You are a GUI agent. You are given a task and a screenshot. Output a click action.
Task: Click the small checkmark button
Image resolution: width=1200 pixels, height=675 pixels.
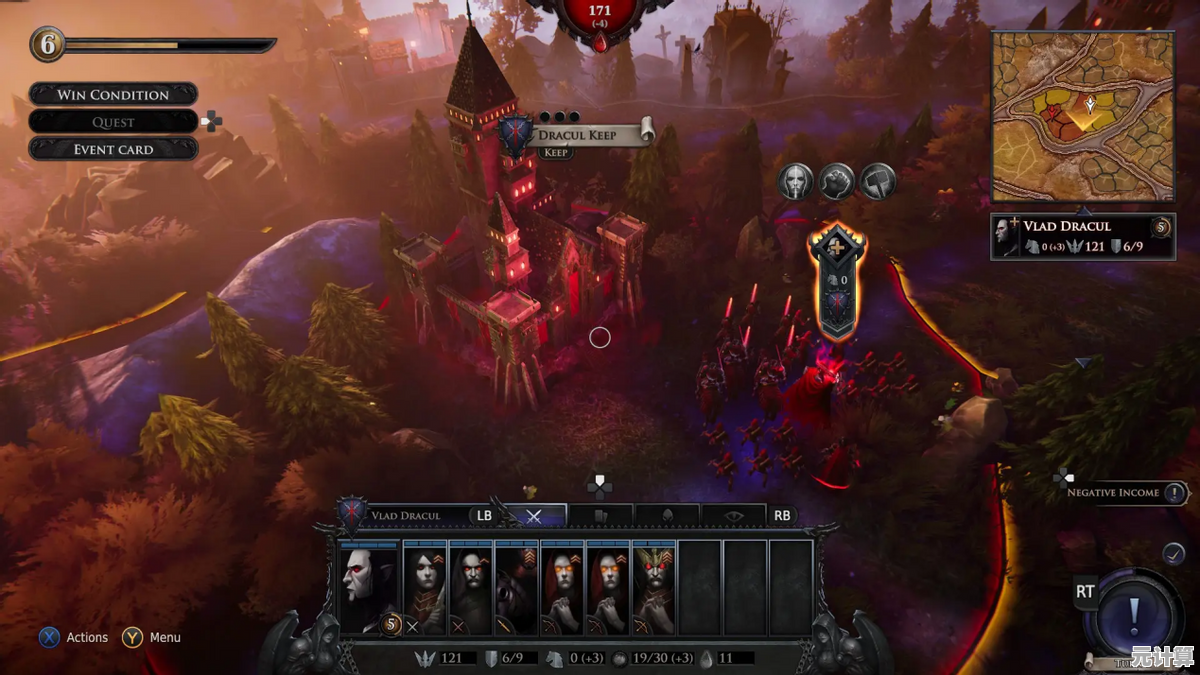point(1174,552)
